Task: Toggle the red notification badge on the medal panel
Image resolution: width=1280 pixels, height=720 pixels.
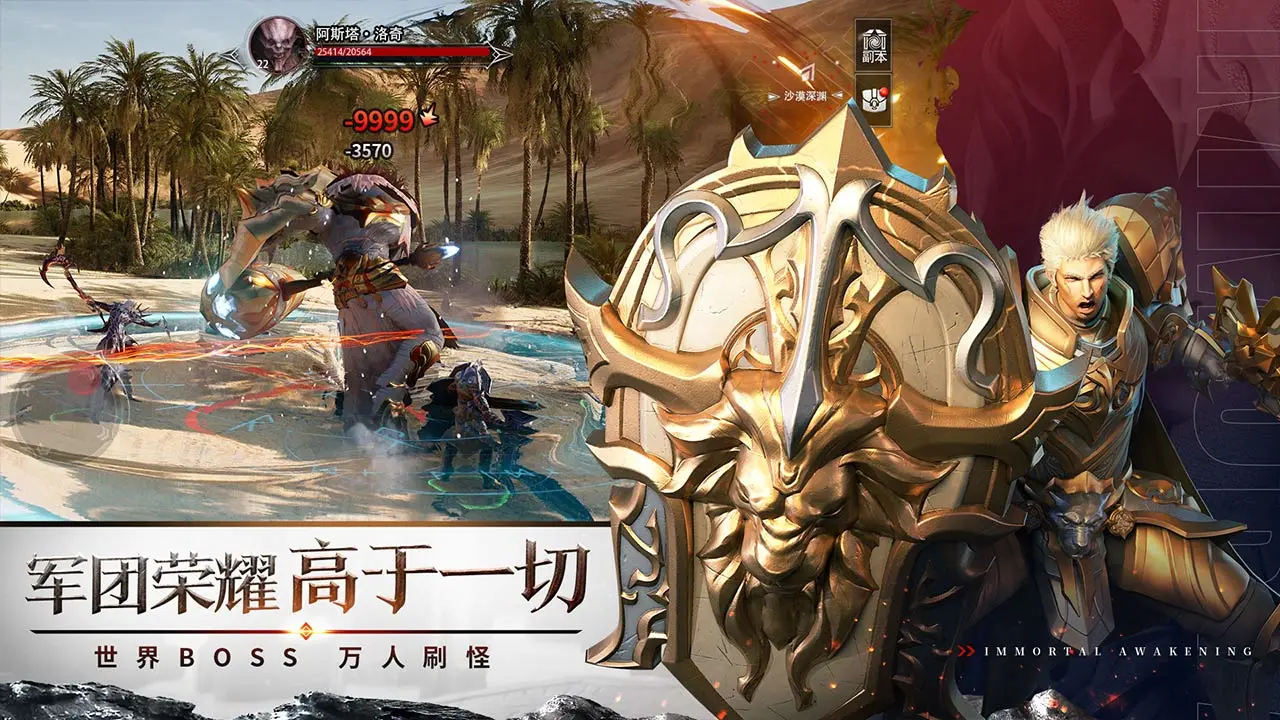Action: click(x=884, y=91)
